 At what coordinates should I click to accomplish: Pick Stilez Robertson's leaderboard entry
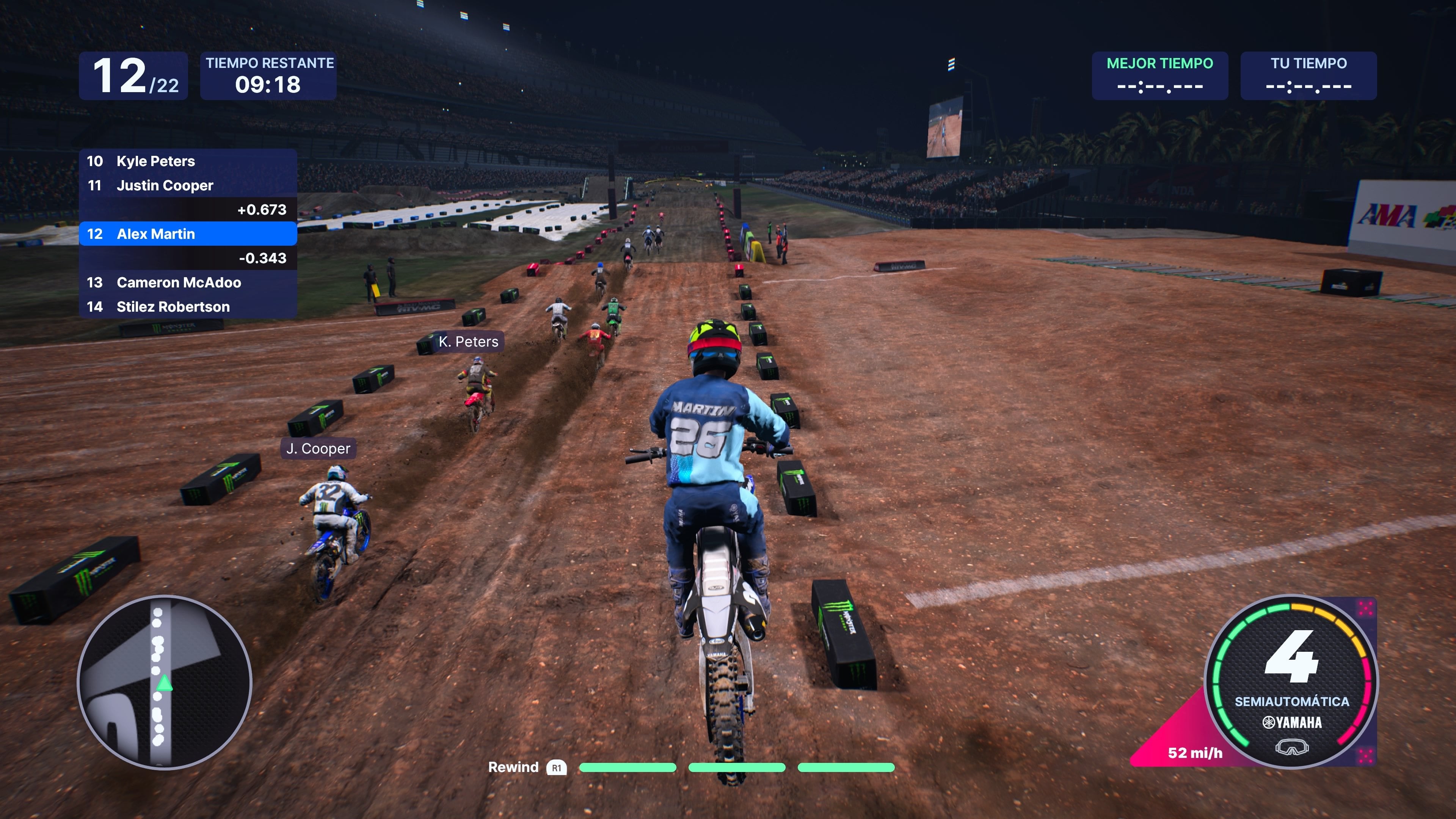click(188, 307)
